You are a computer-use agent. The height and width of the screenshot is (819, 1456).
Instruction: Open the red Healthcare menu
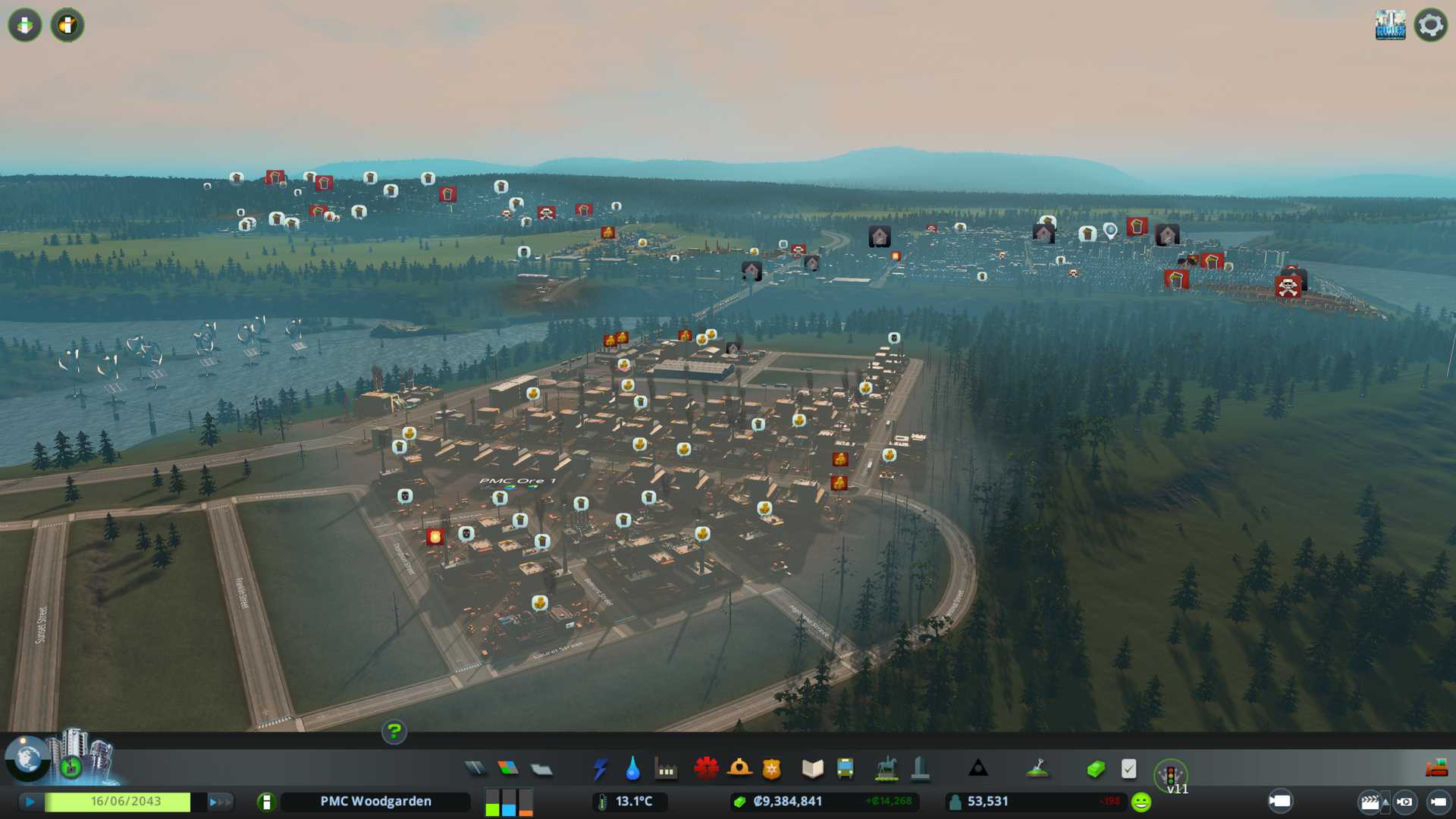(x=706, y=769)
